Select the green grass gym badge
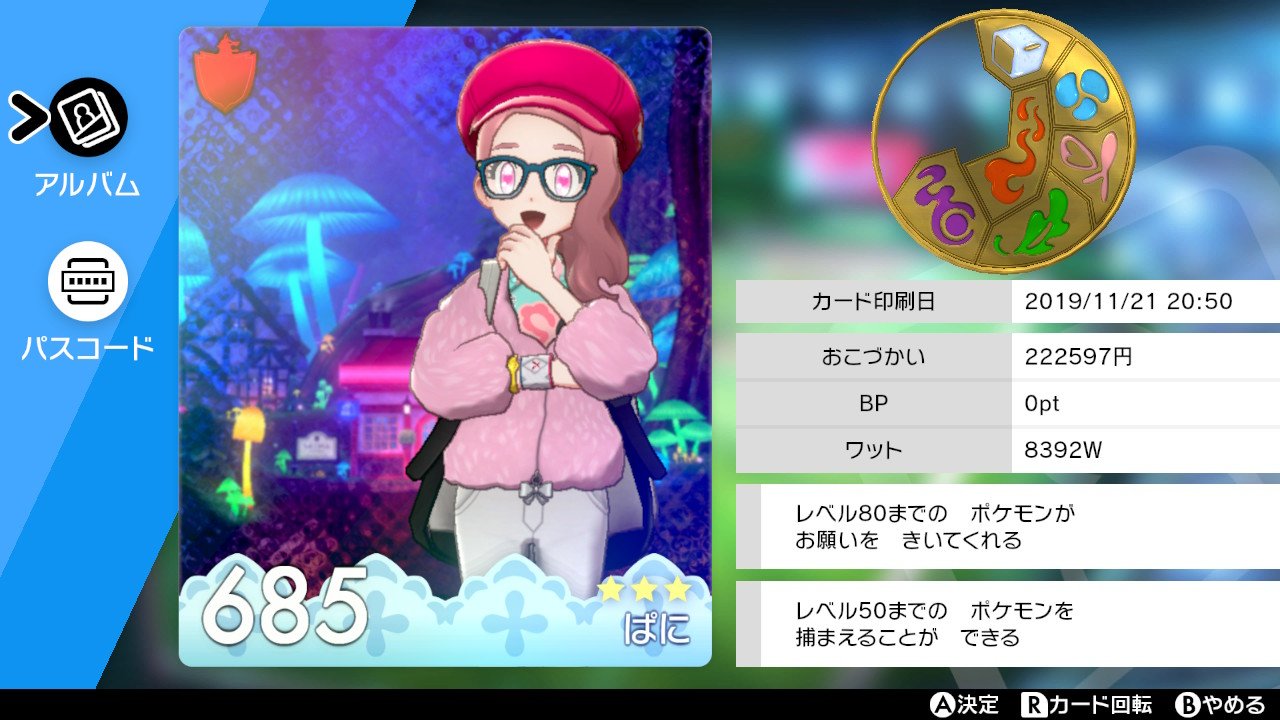Image resolution: width=1280 pixels, height=720 pixels. (x=1045, y=224)
